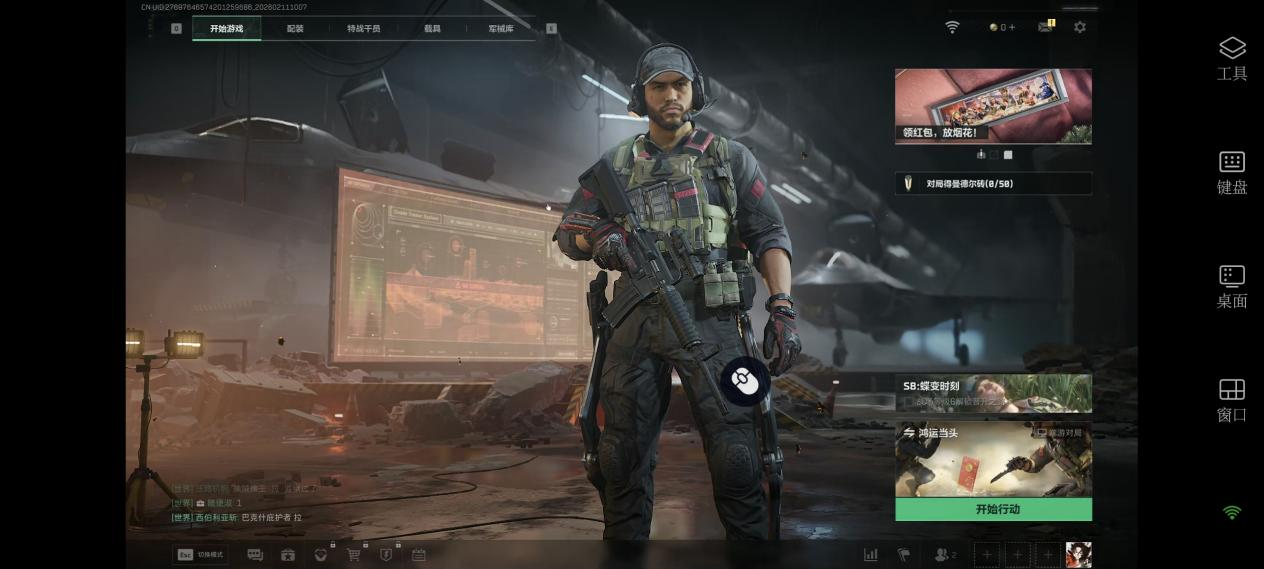Click the 切换模式 mode switch button
This screenshot has height=569, width=1264.
coord(200,554)
